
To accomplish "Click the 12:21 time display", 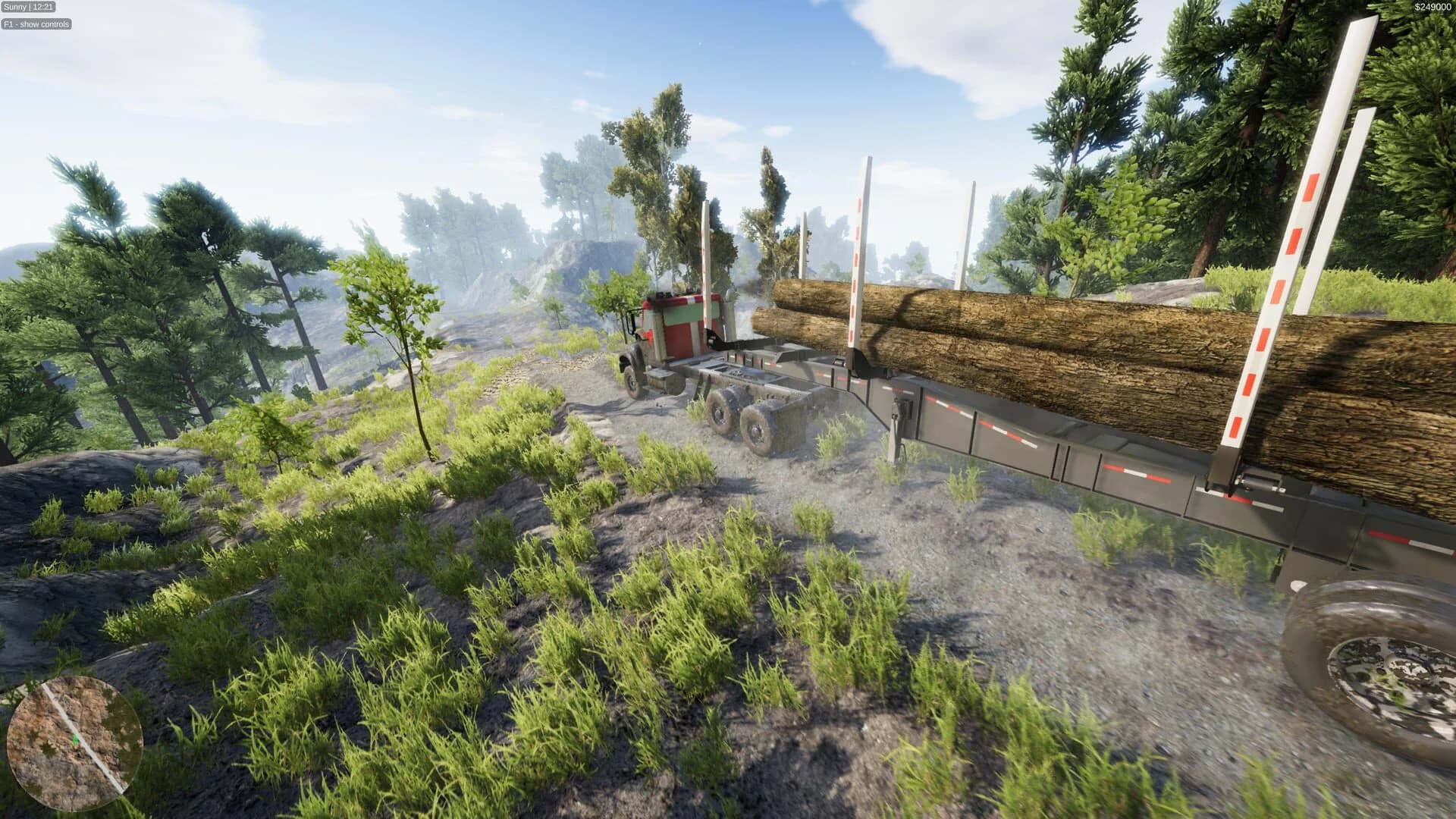I will [42, 6].
